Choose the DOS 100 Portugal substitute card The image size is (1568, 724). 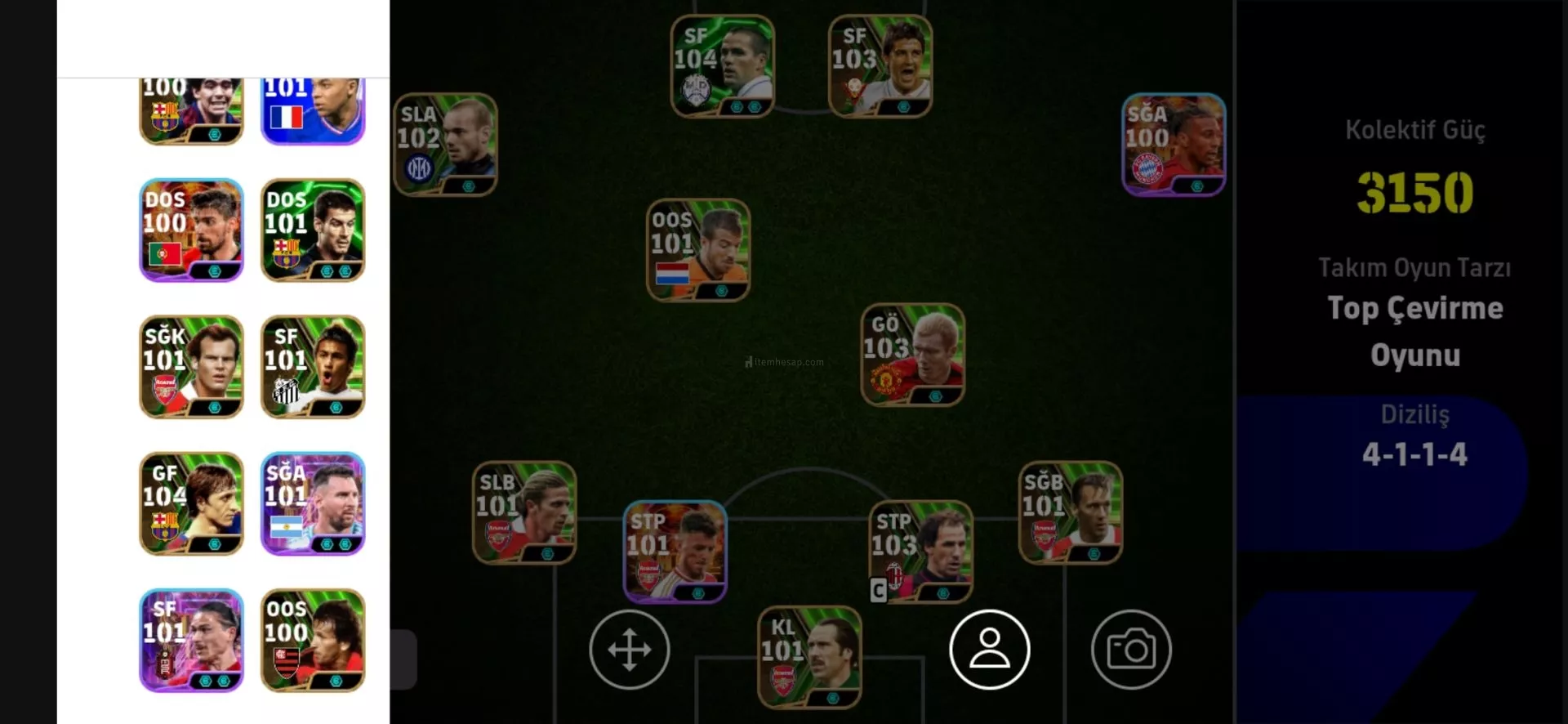click(191, 230)
